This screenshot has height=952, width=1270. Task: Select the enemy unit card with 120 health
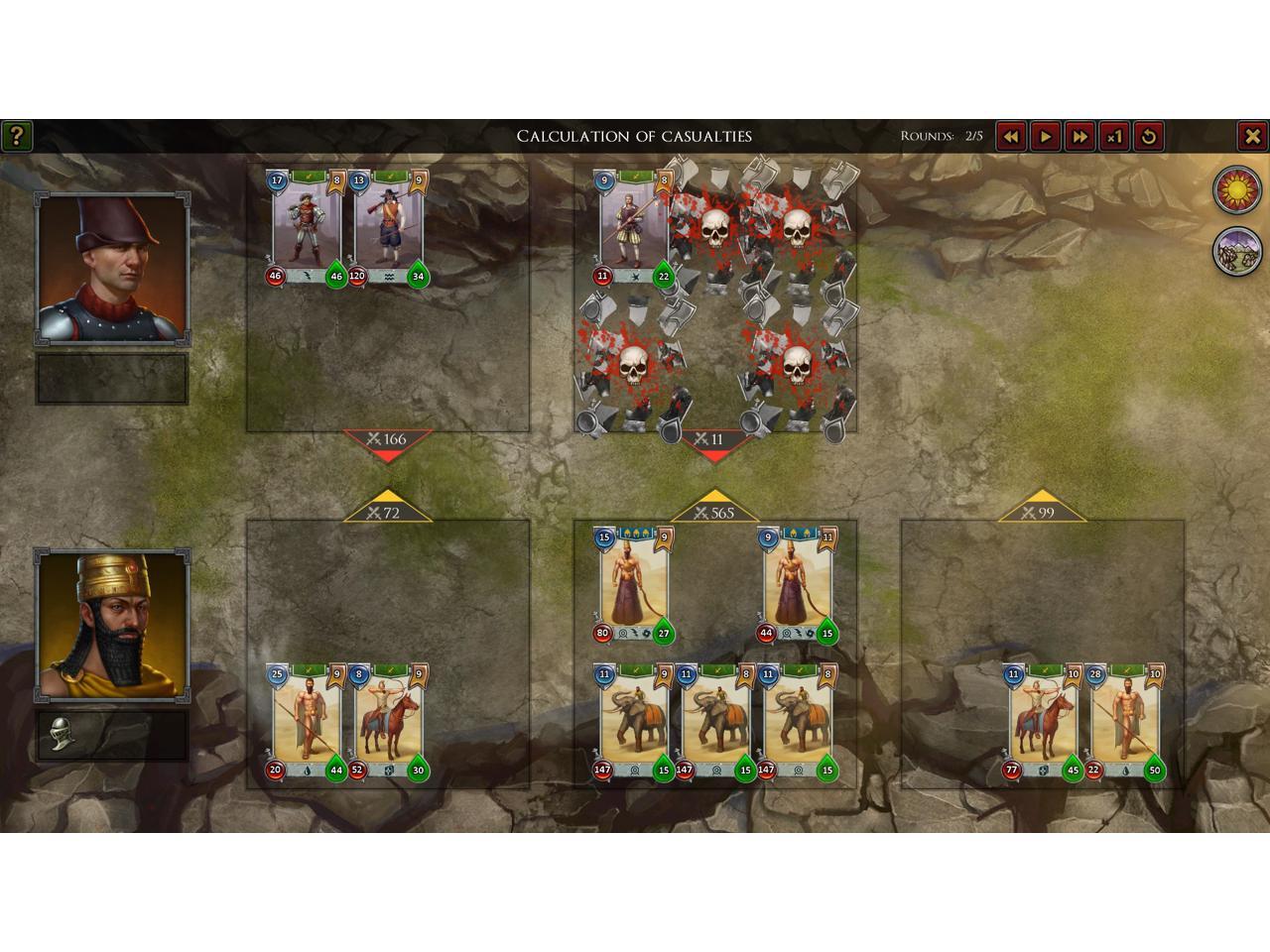(x=388, y=228)
